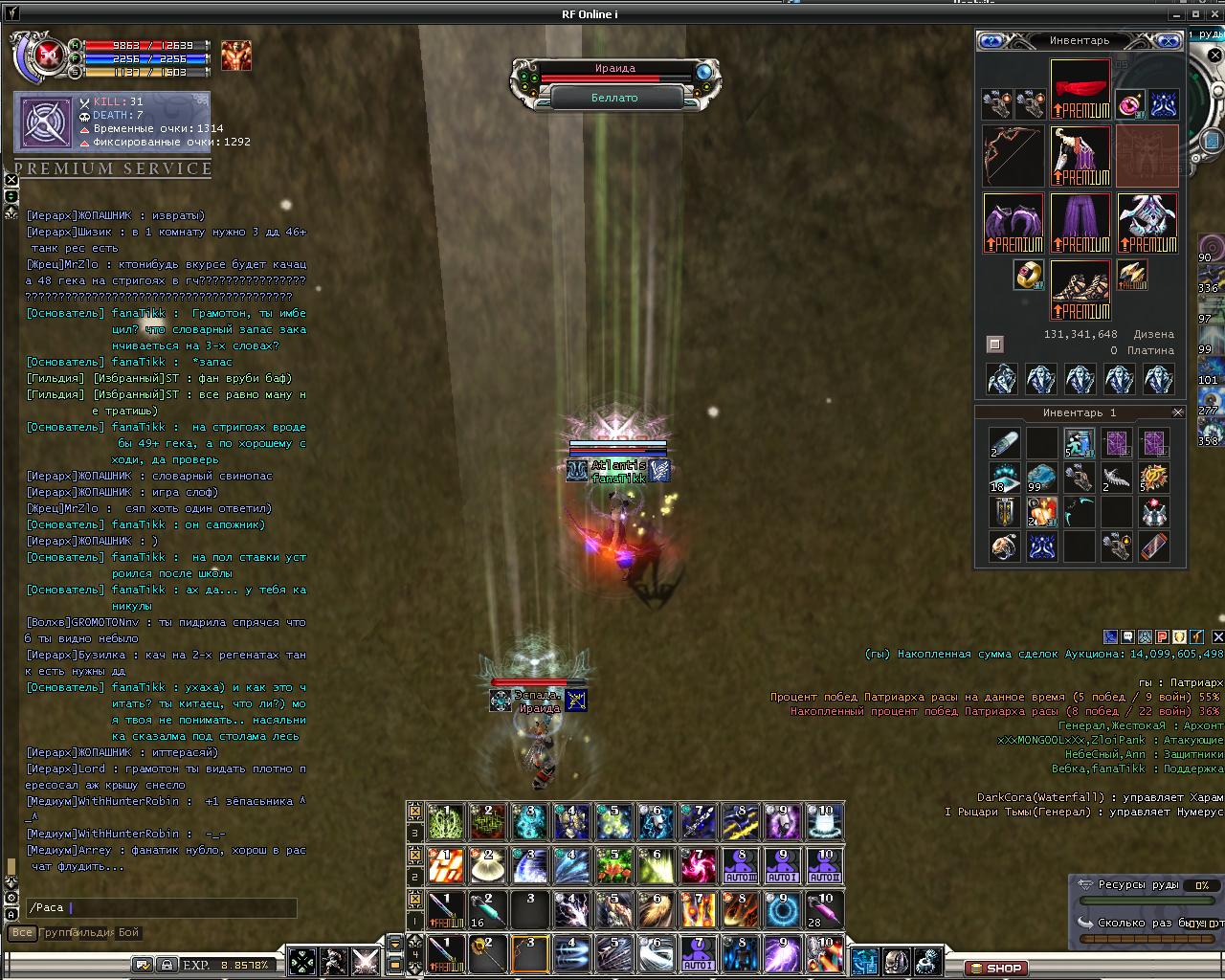The height and width of the screenshot is (980, 1225).
Task: Select the purple premium gloves slot
Action: pos(1013,223)
